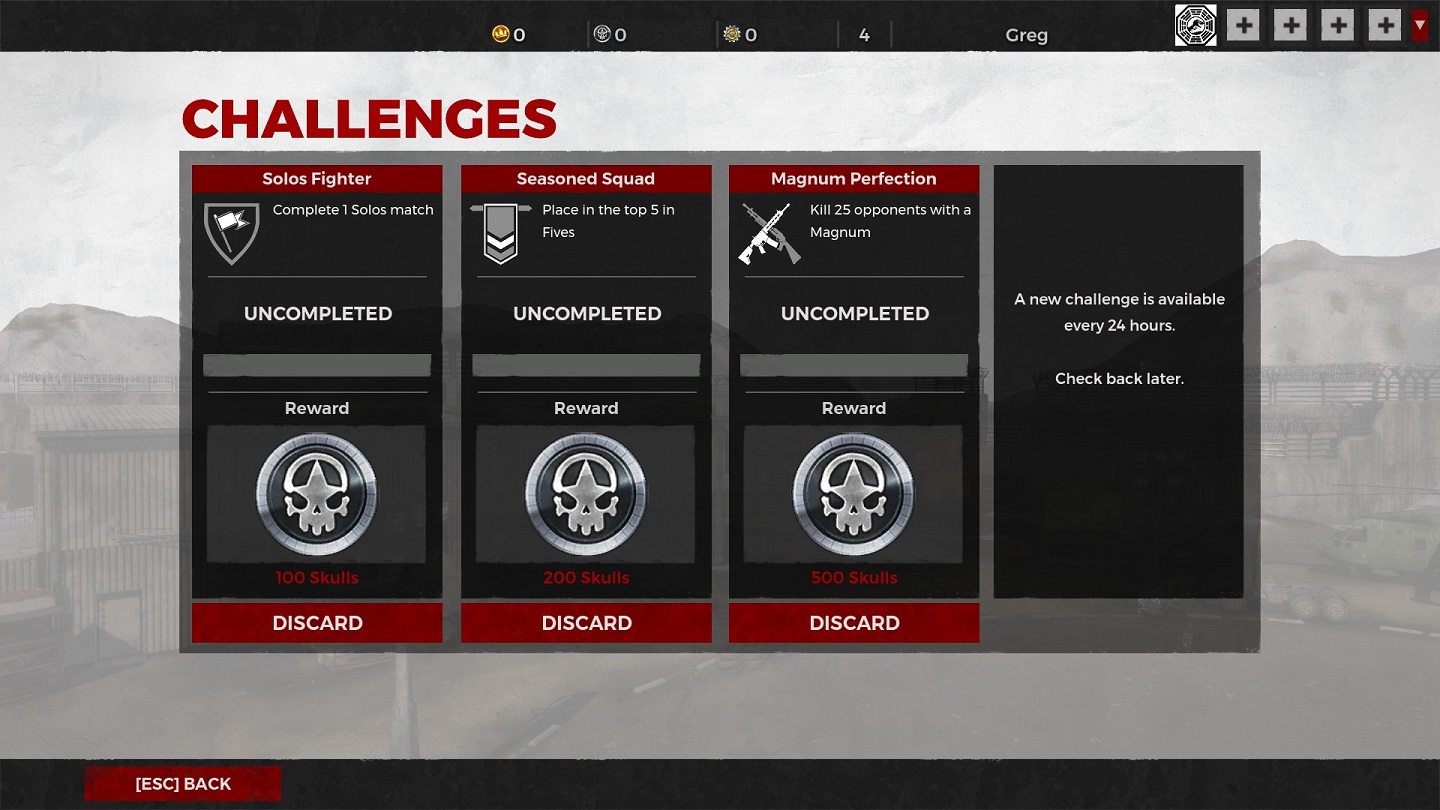Click the first plus slot button in top bar

pos(1242,24)
